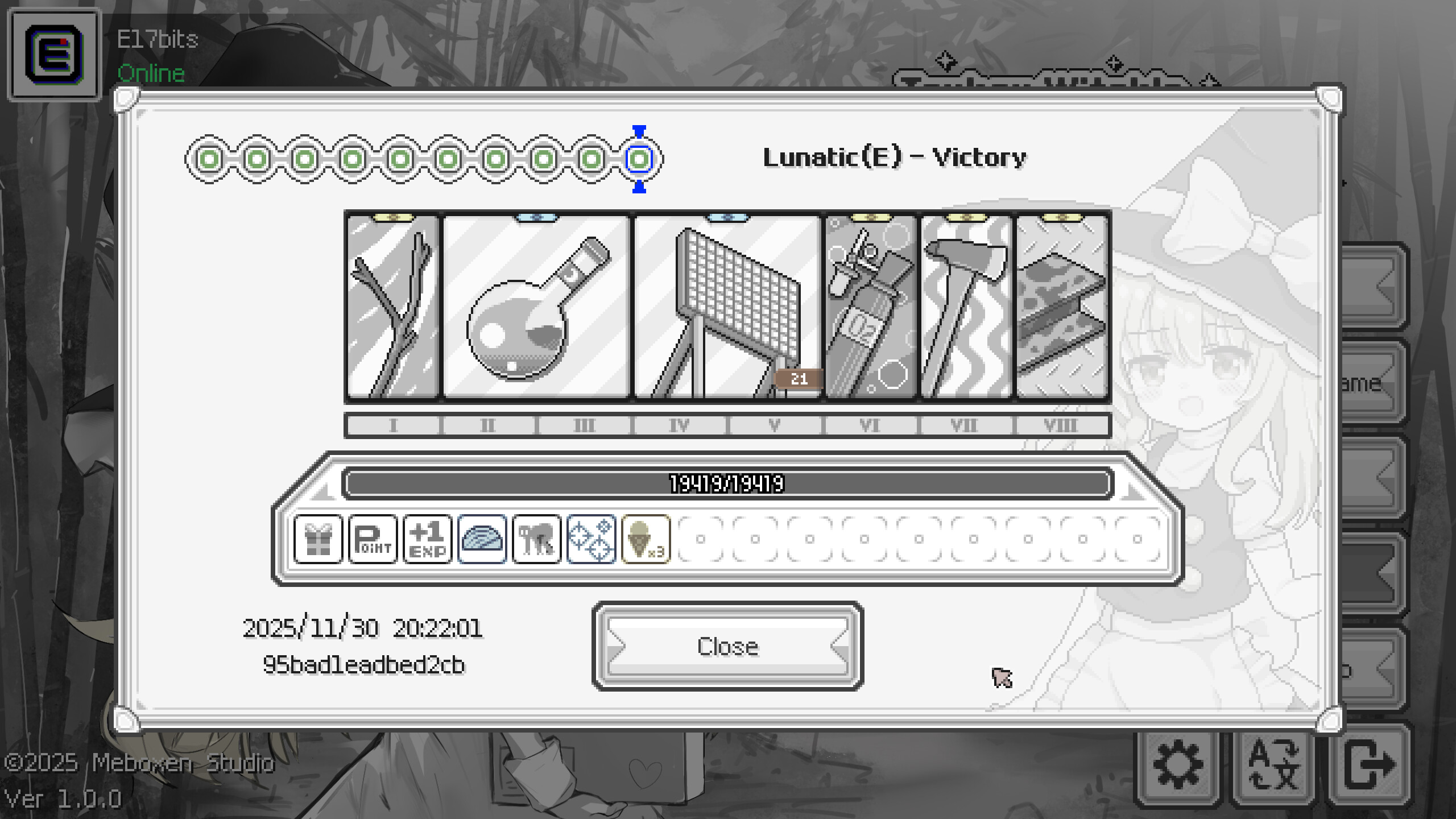Open the gift box reward icon
This screenshot has height=819, width=1456.
[x=320, y=539]
